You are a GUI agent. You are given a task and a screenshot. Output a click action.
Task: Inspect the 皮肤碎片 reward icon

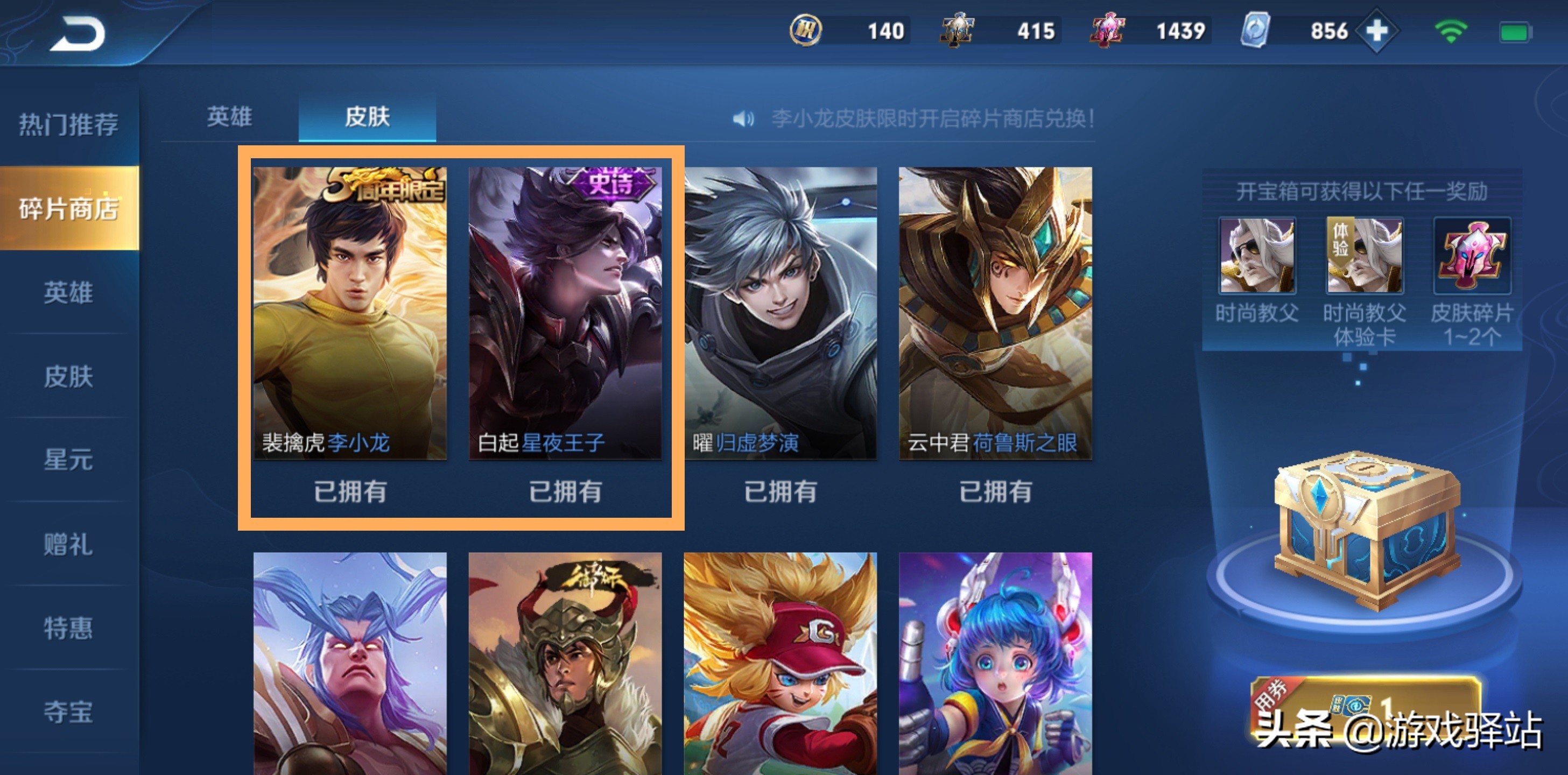(x=1472, y=256)
